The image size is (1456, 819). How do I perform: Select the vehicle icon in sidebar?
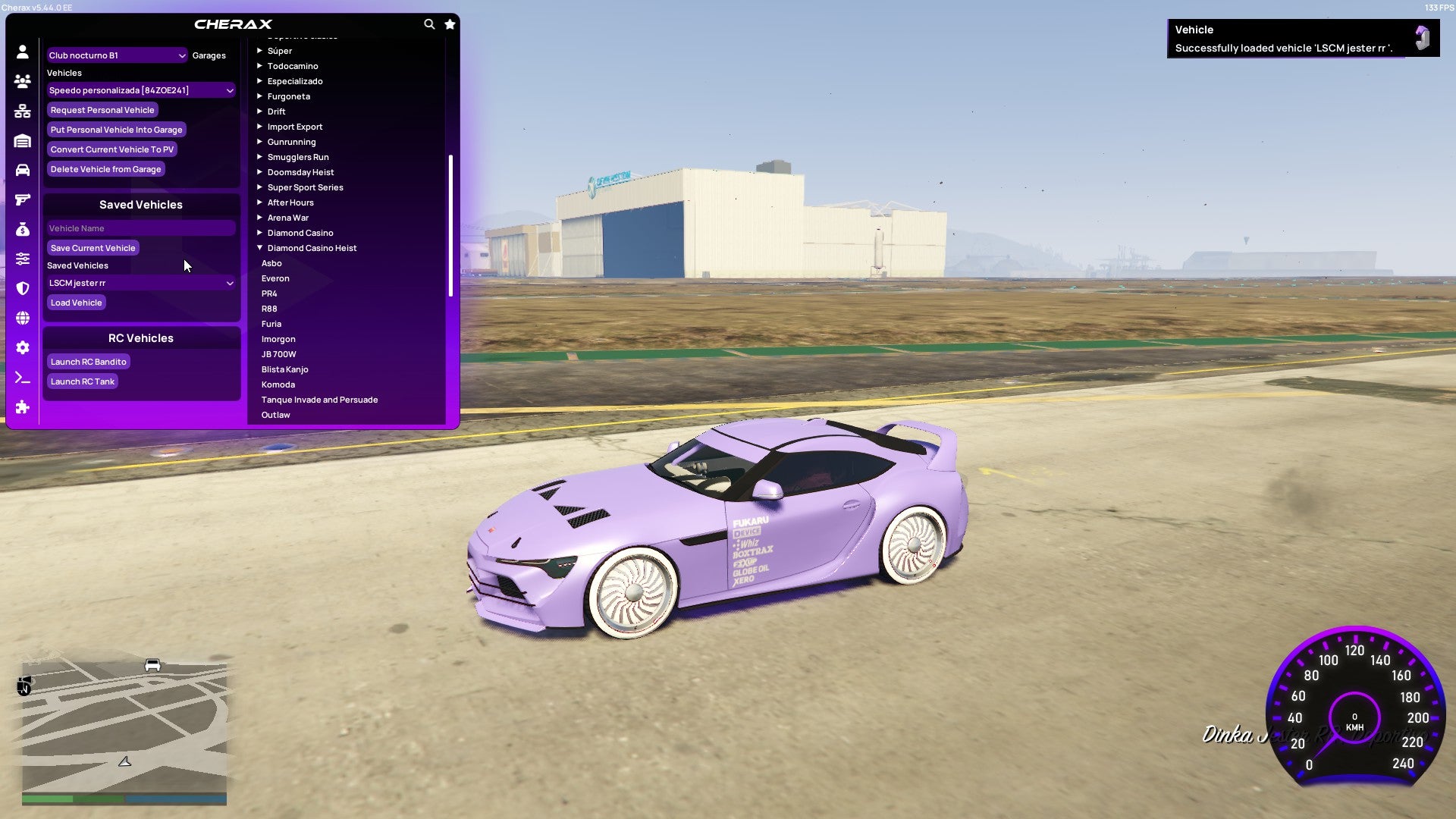point(23,170)
